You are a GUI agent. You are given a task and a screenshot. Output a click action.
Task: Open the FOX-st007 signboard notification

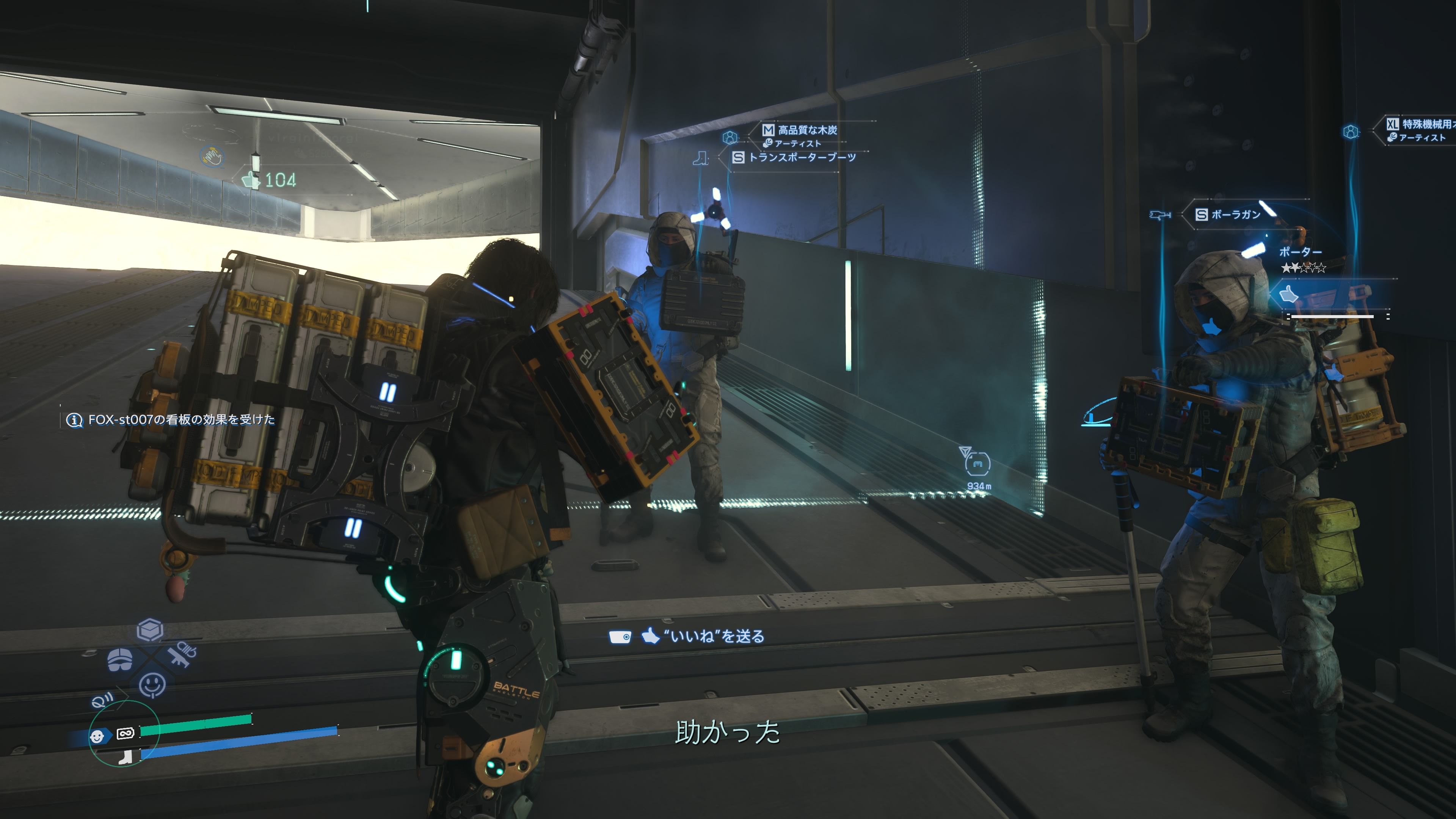point(182,419)
